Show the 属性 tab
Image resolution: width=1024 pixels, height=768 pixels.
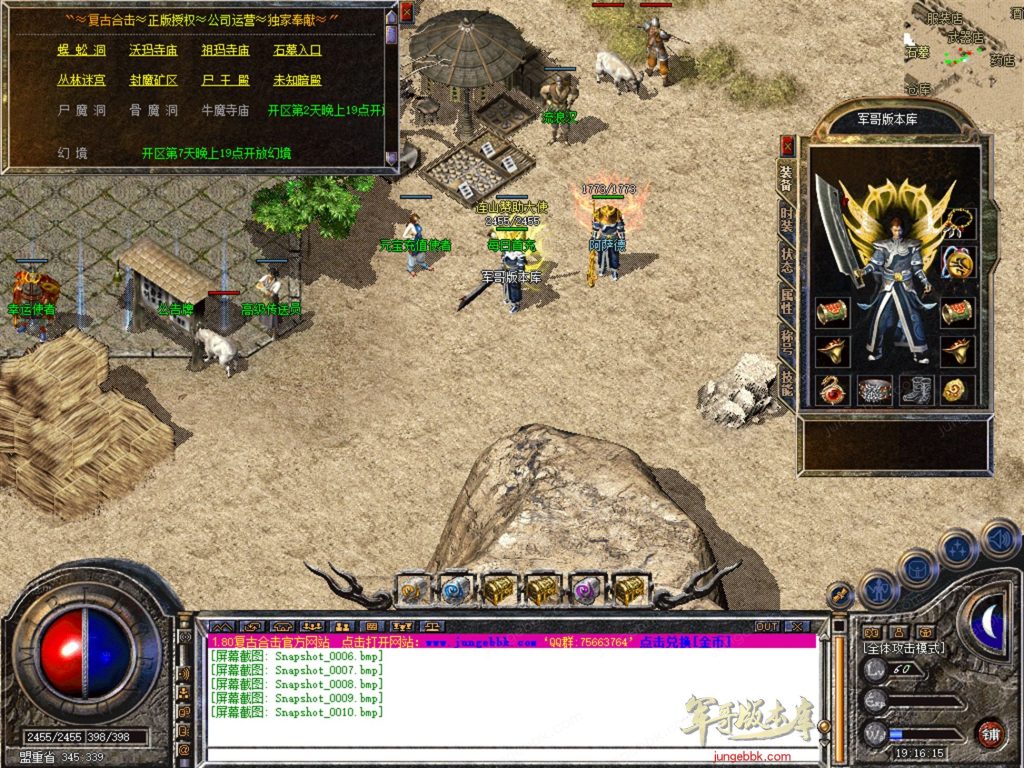787,303
